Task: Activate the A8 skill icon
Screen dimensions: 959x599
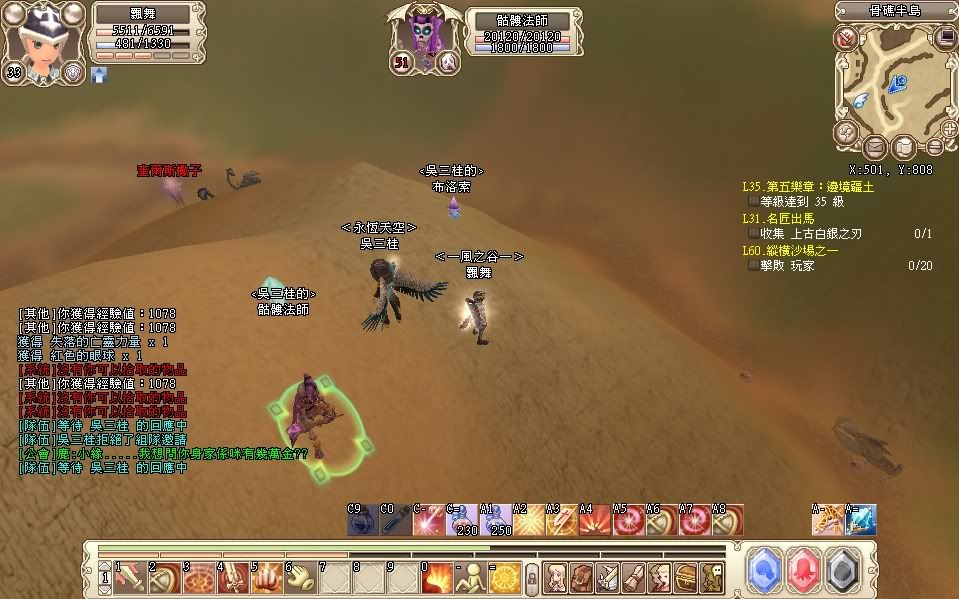Action: [727, 520]
